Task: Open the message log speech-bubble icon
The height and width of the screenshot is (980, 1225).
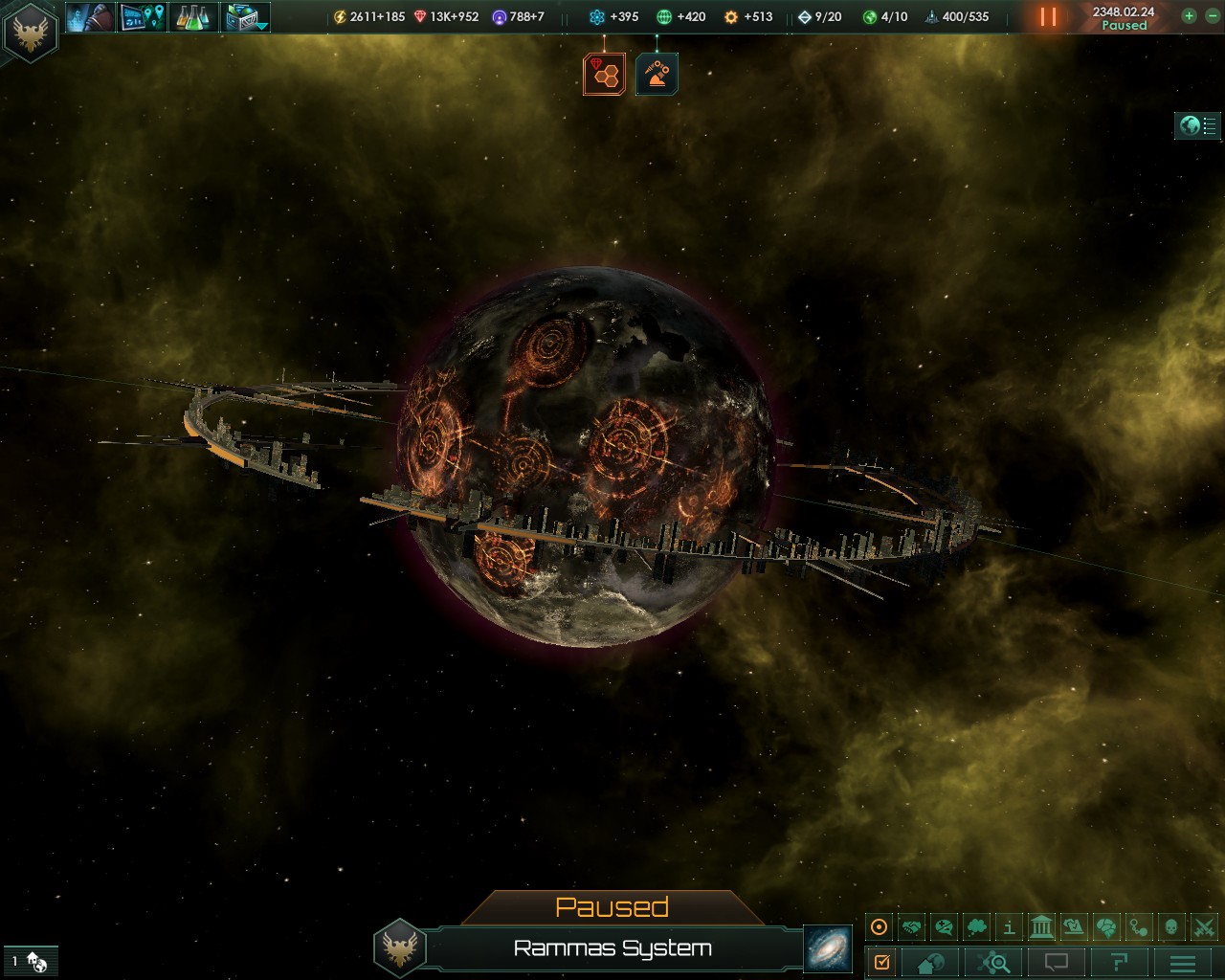Action: (x=1056, y=963)
